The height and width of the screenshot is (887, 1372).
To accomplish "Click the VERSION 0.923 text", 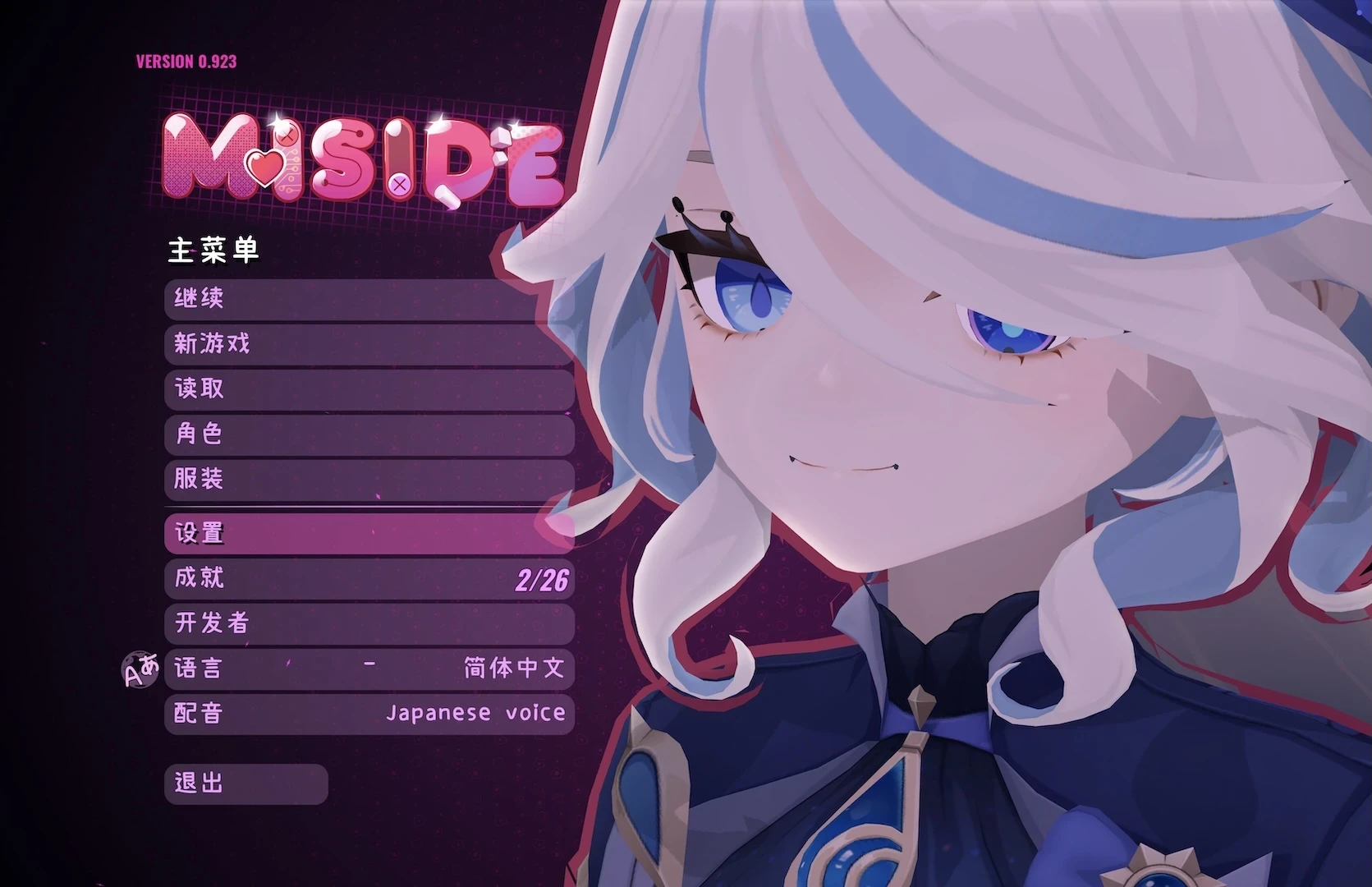I will (x=185, y=60).
